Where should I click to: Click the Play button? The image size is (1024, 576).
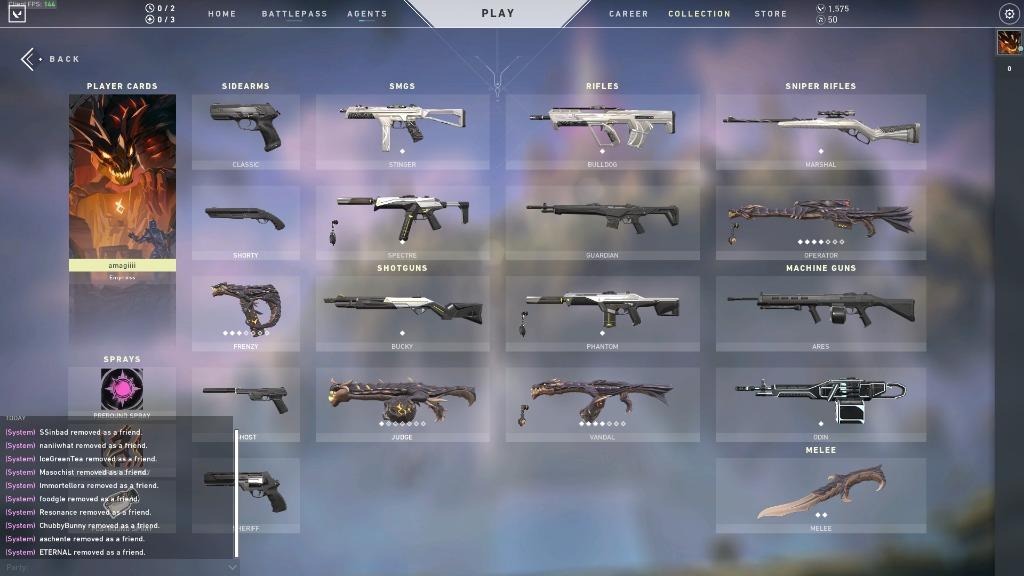click(x=497, y=14)
